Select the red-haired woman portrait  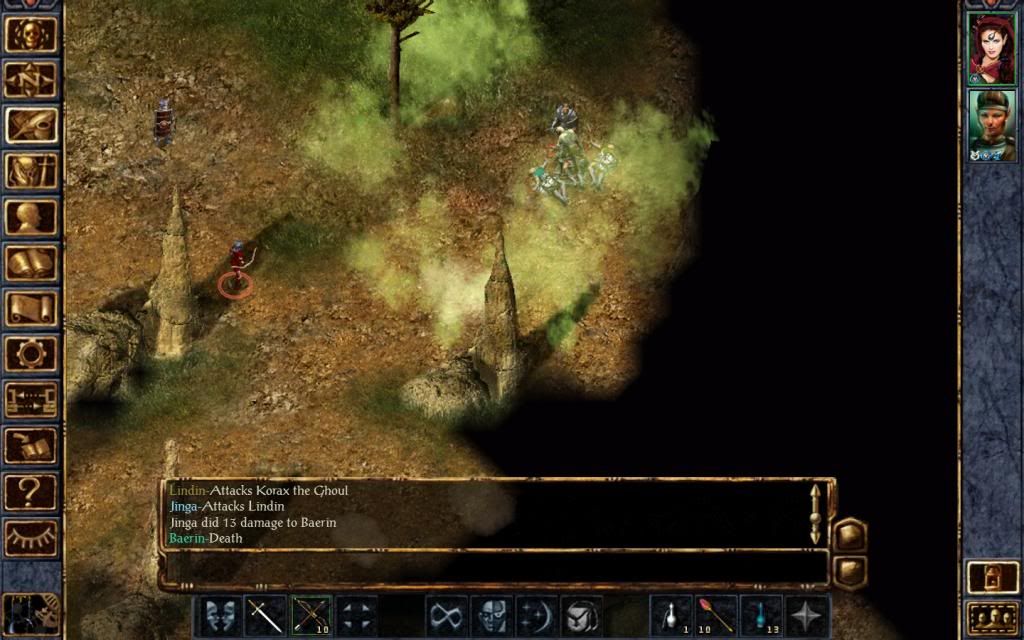[x=991, y=48]
